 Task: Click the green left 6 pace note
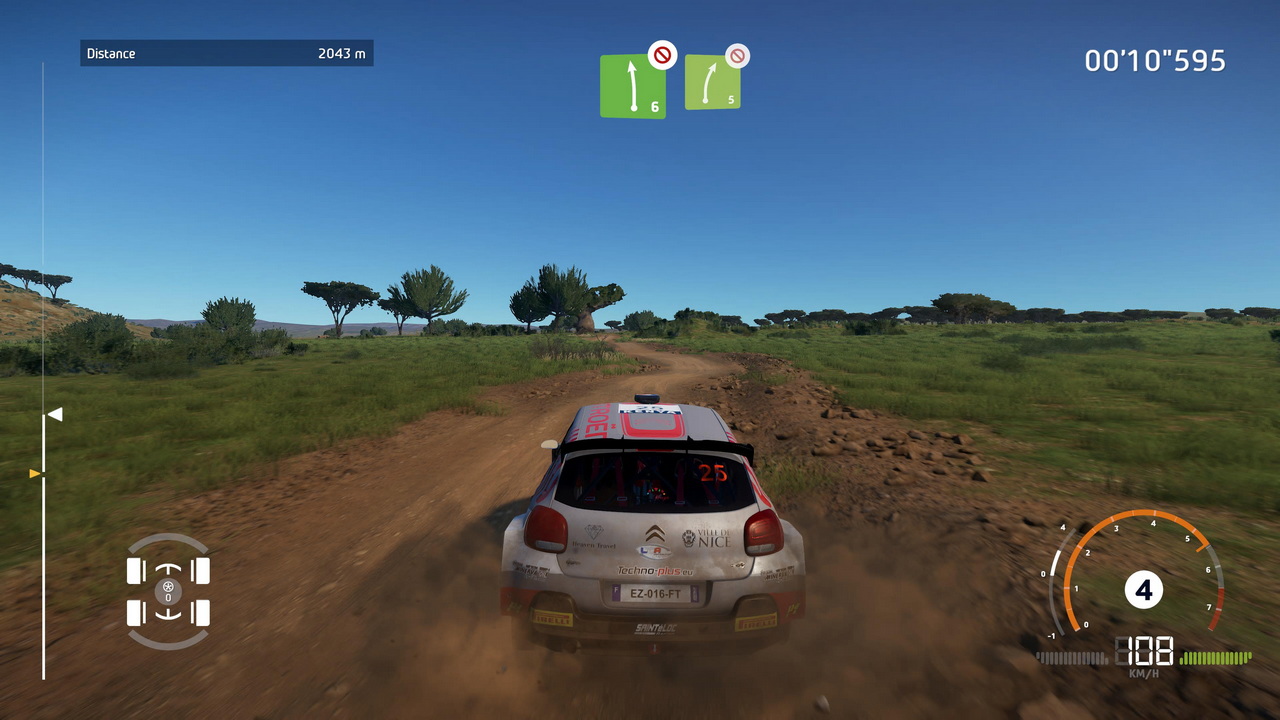click(632, 87)
